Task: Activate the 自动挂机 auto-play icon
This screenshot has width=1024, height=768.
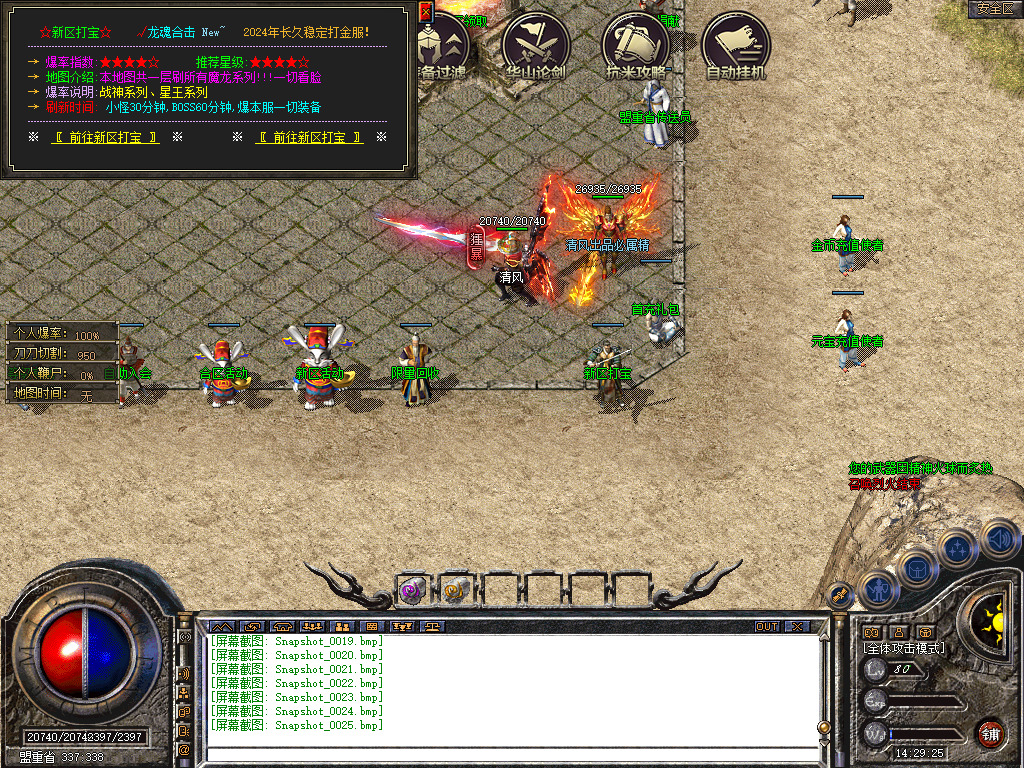Action: pos(736,45)
